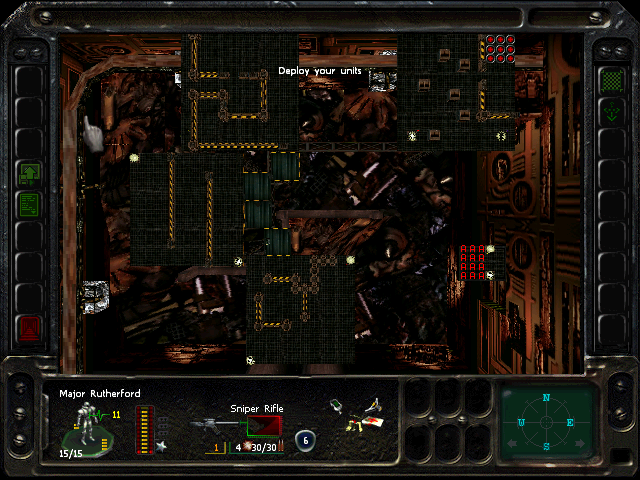The height and width of the screenshot is (480, 640).
Task: Rotate view toward N on compass
Action: [x=546, y=398]
